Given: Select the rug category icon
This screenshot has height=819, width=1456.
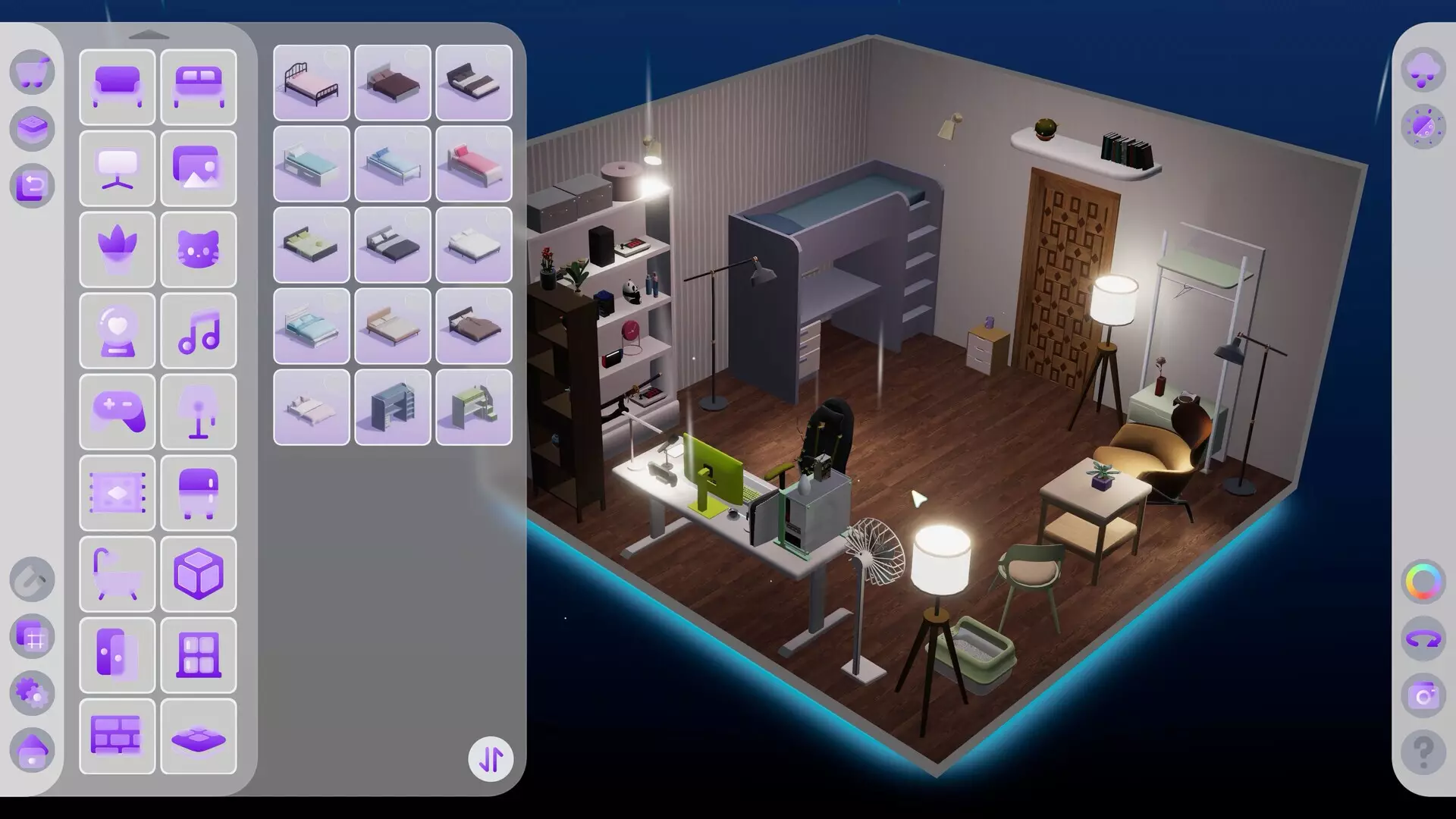Looking at the screenshot, I should 118,493.
